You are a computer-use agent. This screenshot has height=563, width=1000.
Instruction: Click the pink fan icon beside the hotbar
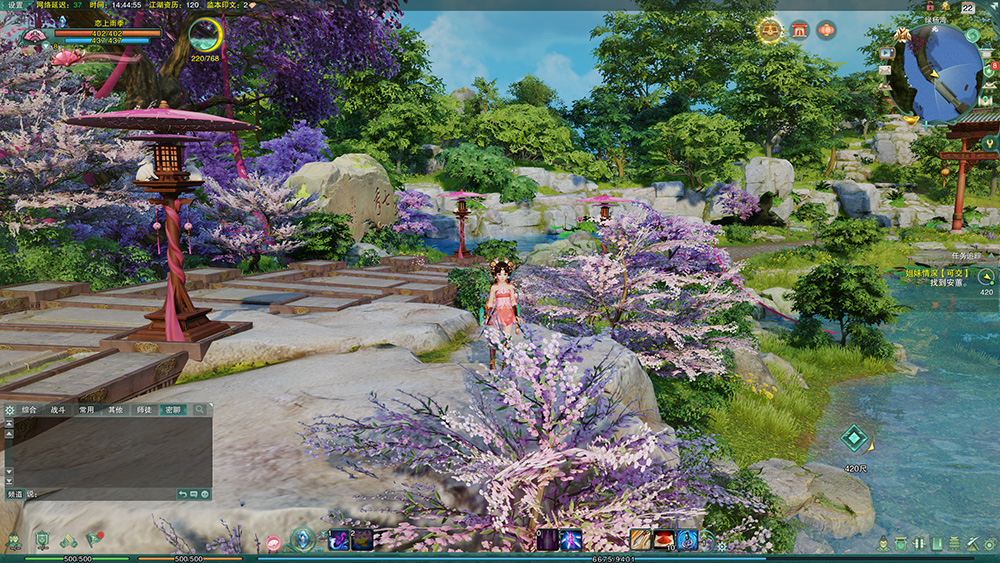[273, 542]
